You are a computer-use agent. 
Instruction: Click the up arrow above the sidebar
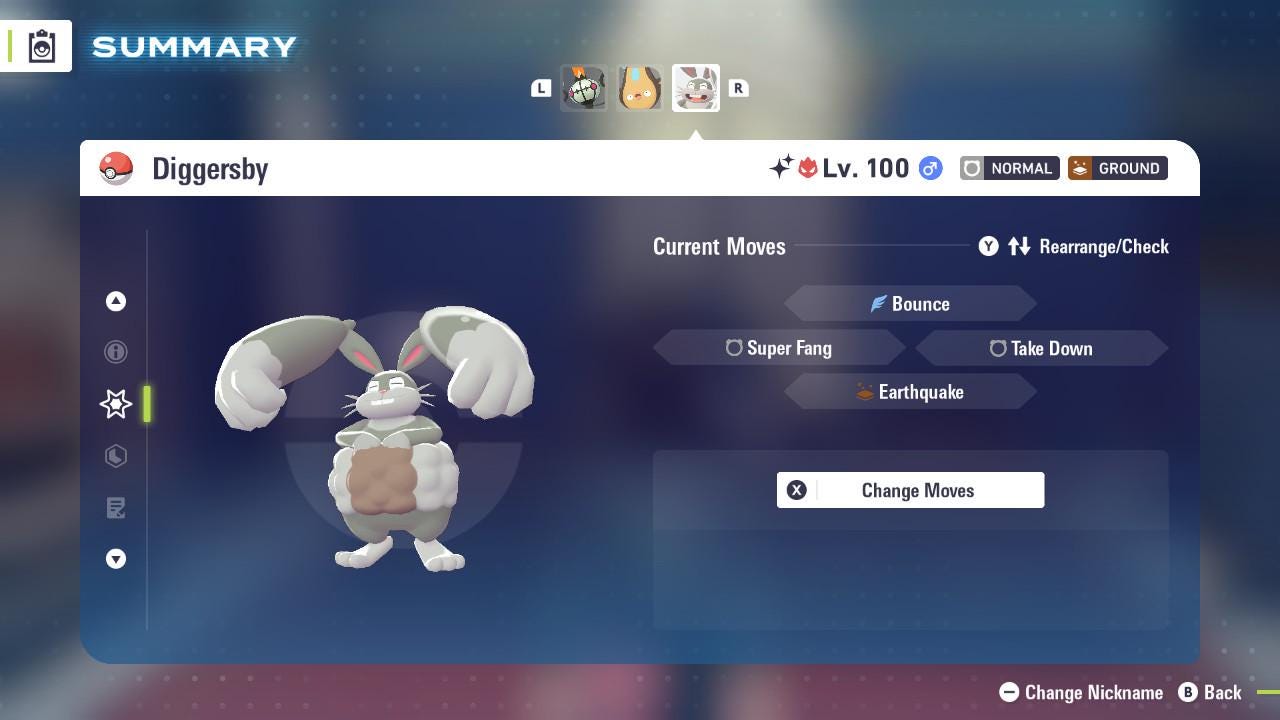[116, 301]
